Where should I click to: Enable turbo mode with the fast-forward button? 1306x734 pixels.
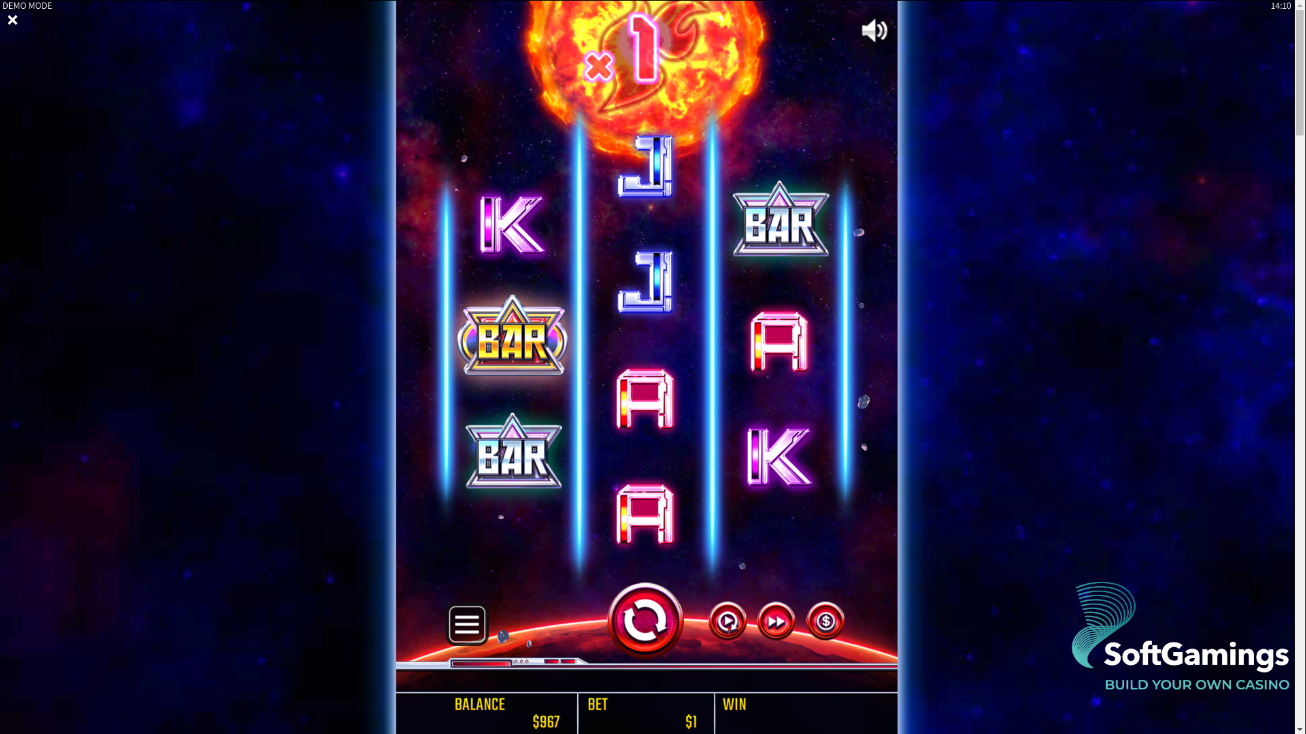click(x=776, y=622)
